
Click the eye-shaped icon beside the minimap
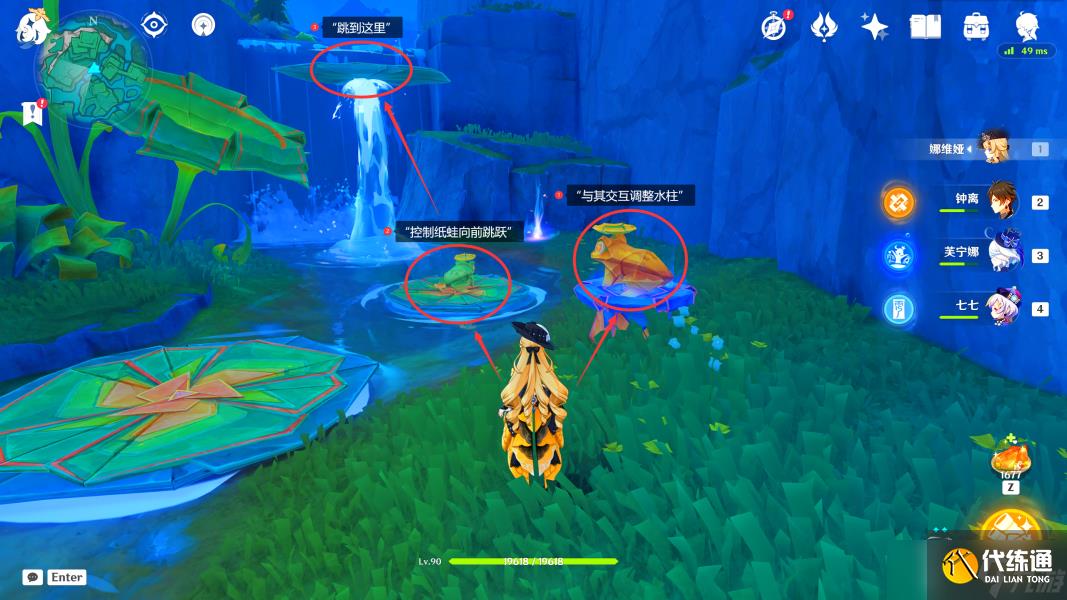(x=154, y=25)
